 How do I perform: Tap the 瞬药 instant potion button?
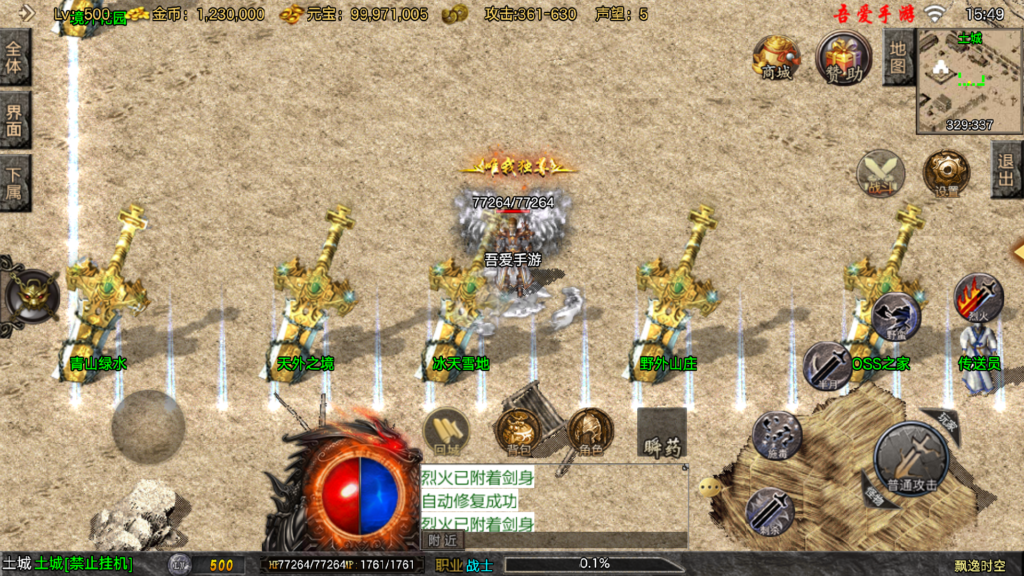662,434
